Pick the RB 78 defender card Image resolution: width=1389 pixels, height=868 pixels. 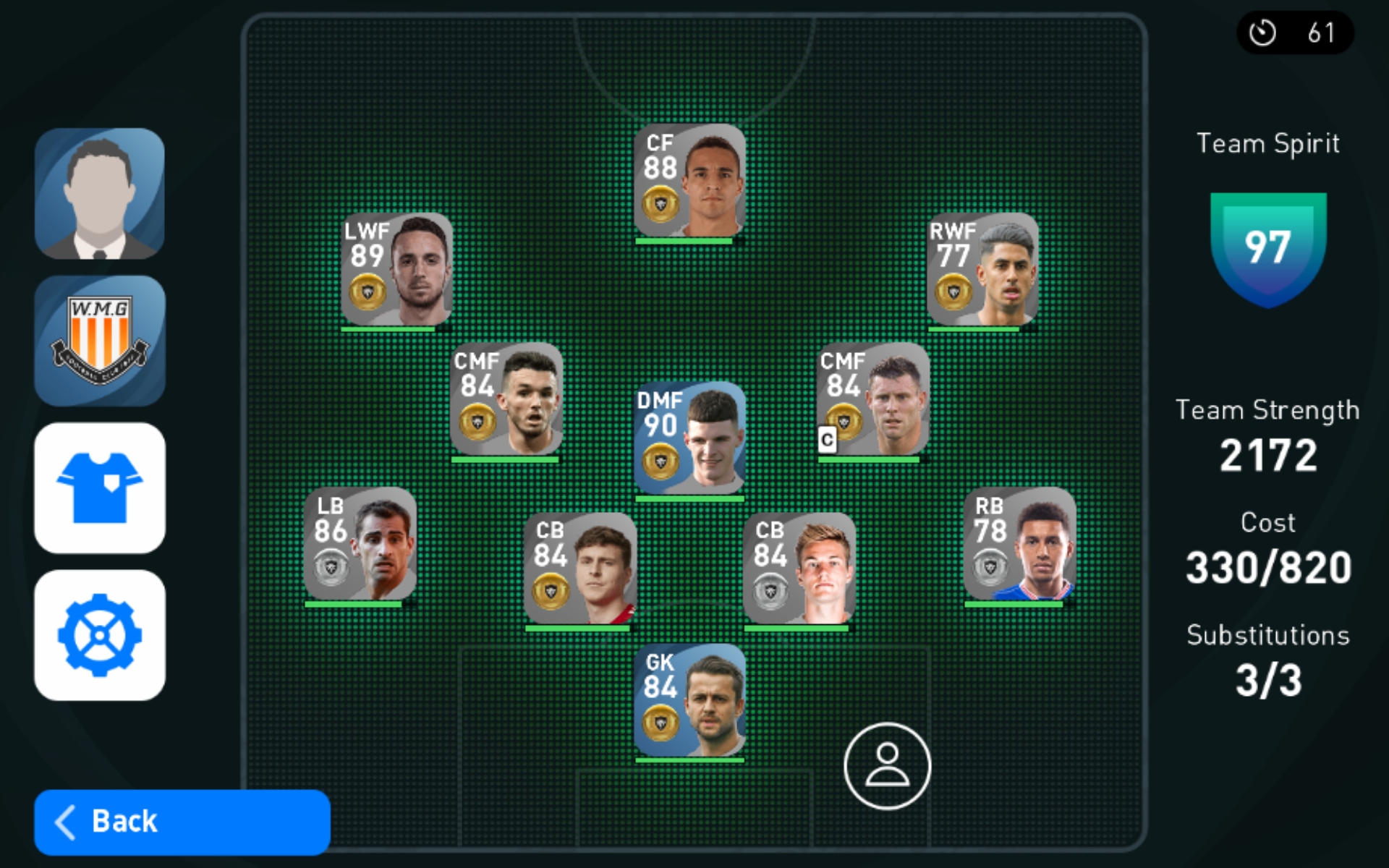tap(1019, 544)
